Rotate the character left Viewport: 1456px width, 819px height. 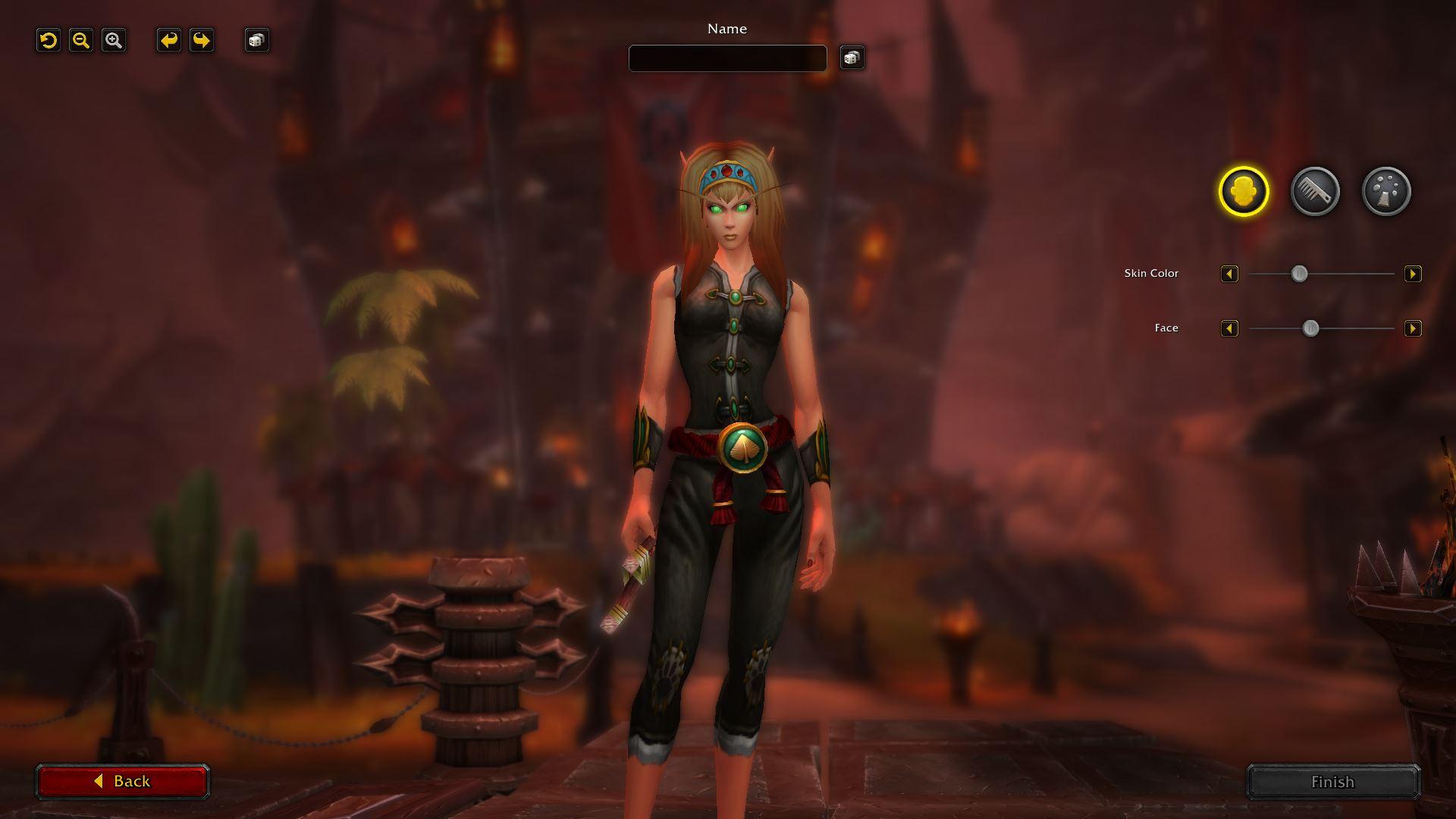[x=169, y=40]
